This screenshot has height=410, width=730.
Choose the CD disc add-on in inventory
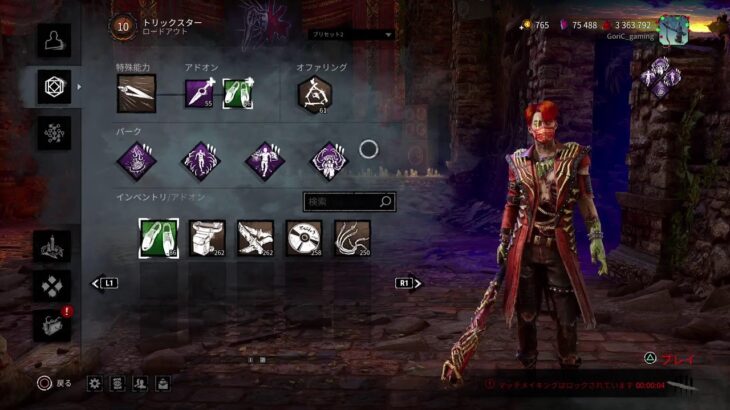coord(304,238)
